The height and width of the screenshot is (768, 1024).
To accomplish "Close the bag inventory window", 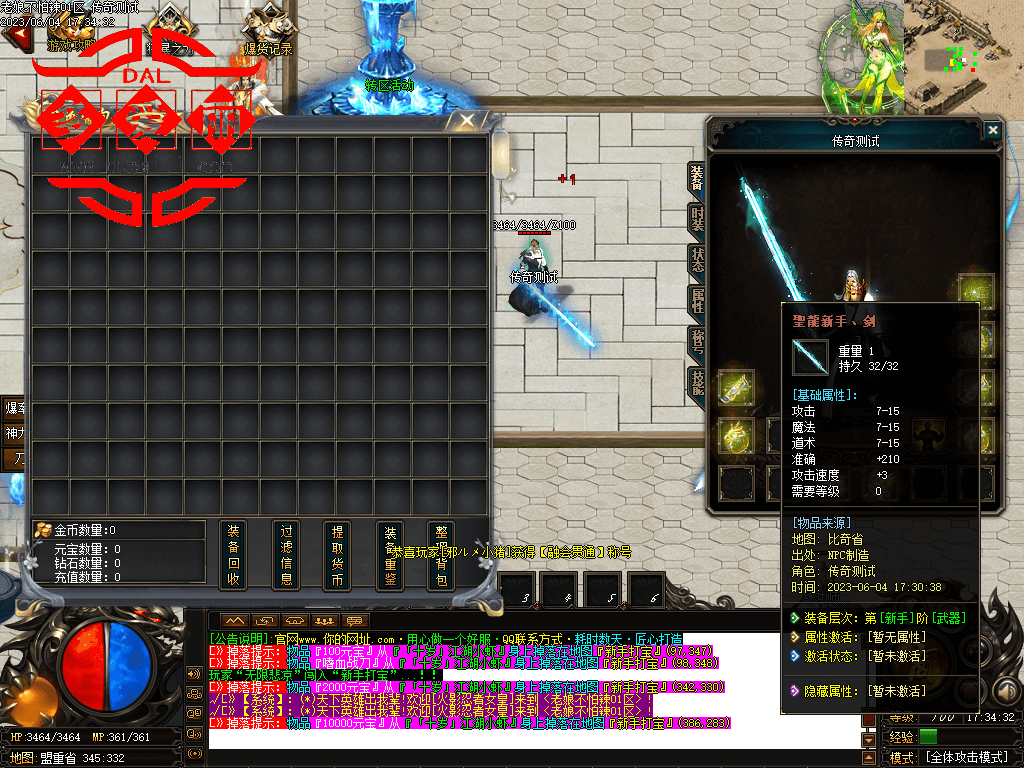I will [x=466, y=121].
